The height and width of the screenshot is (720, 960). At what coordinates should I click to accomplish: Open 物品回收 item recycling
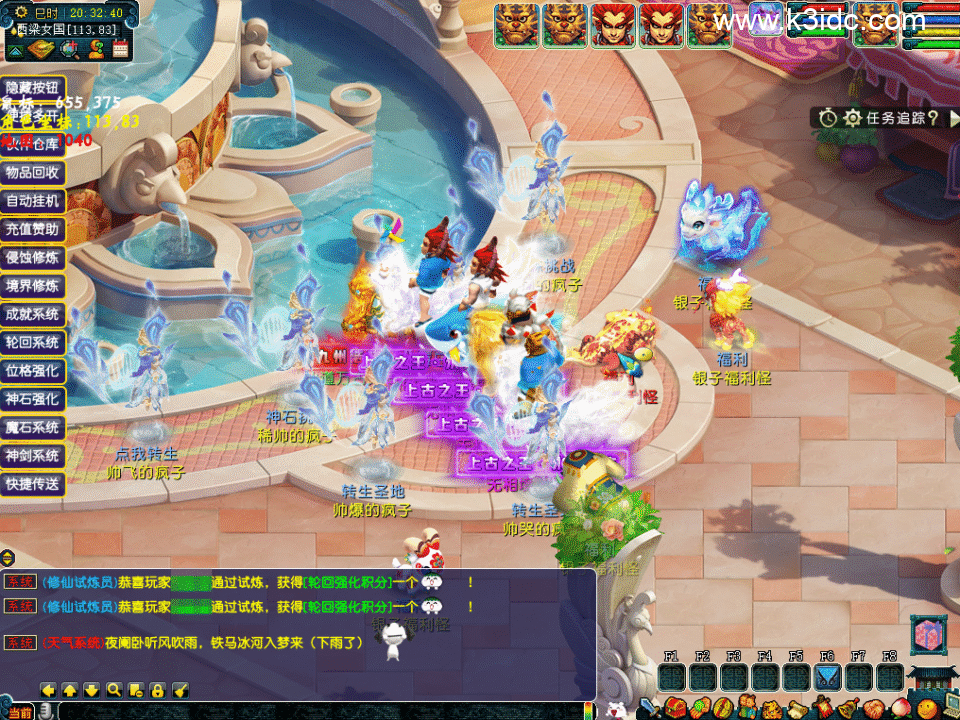33,172
